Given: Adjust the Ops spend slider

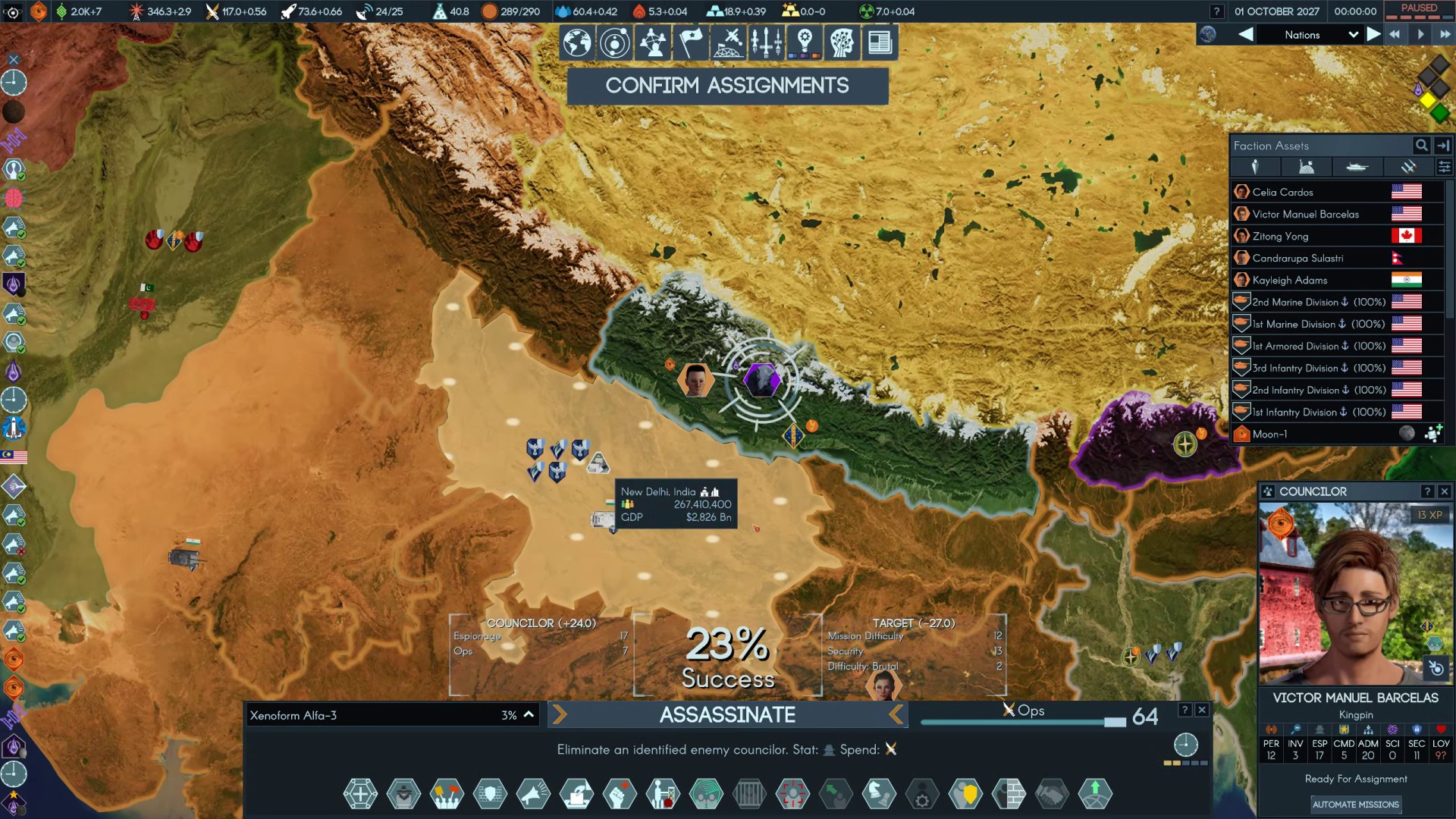Looking at the screenshot, I should click(1115, 722).
